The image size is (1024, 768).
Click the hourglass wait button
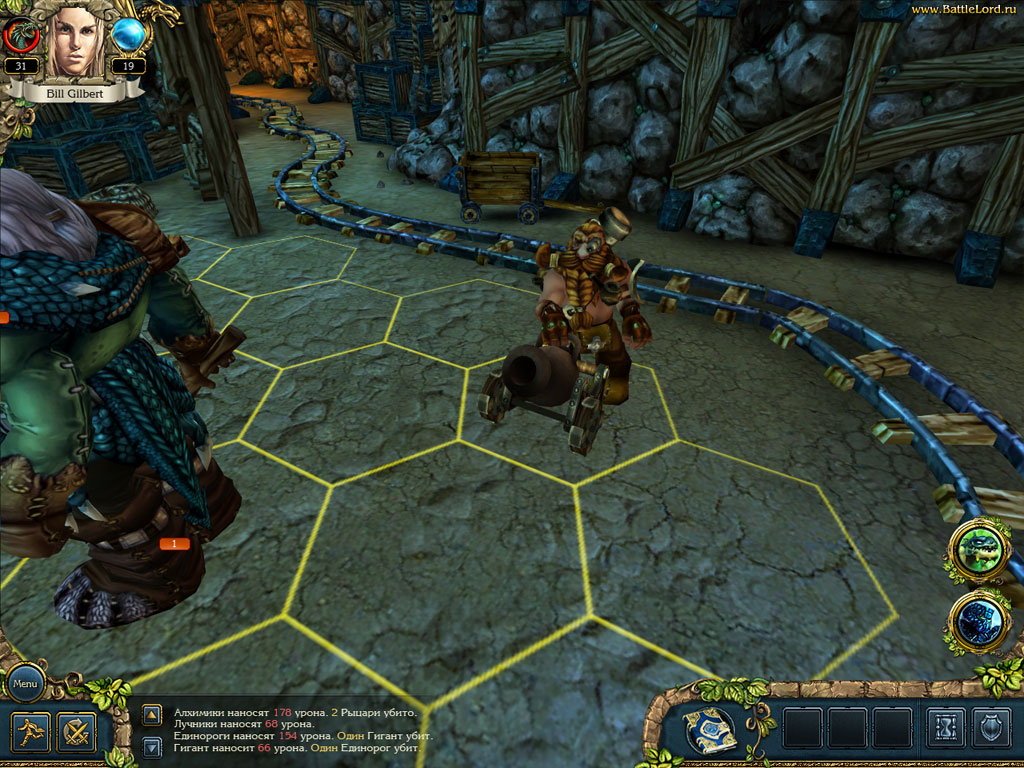[945, 728]
